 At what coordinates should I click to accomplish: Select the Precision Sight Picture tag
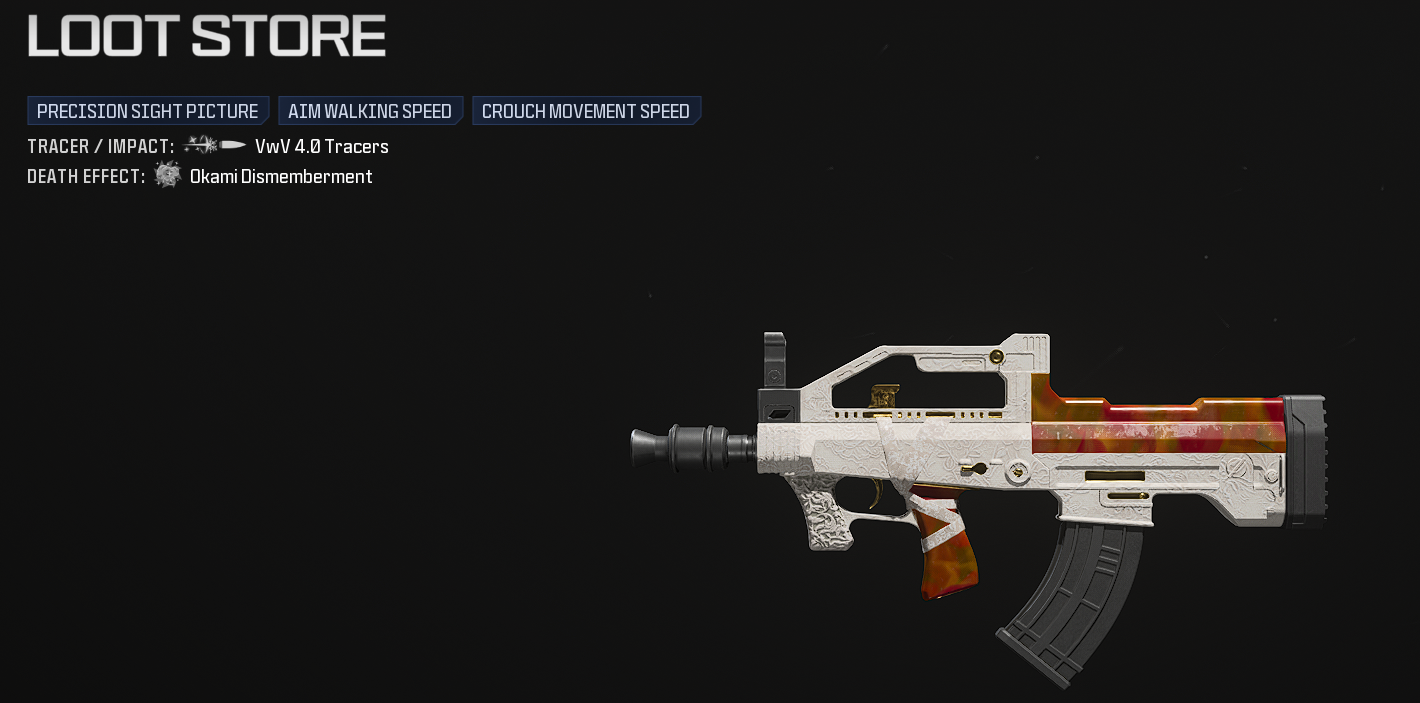coord(148,111)
